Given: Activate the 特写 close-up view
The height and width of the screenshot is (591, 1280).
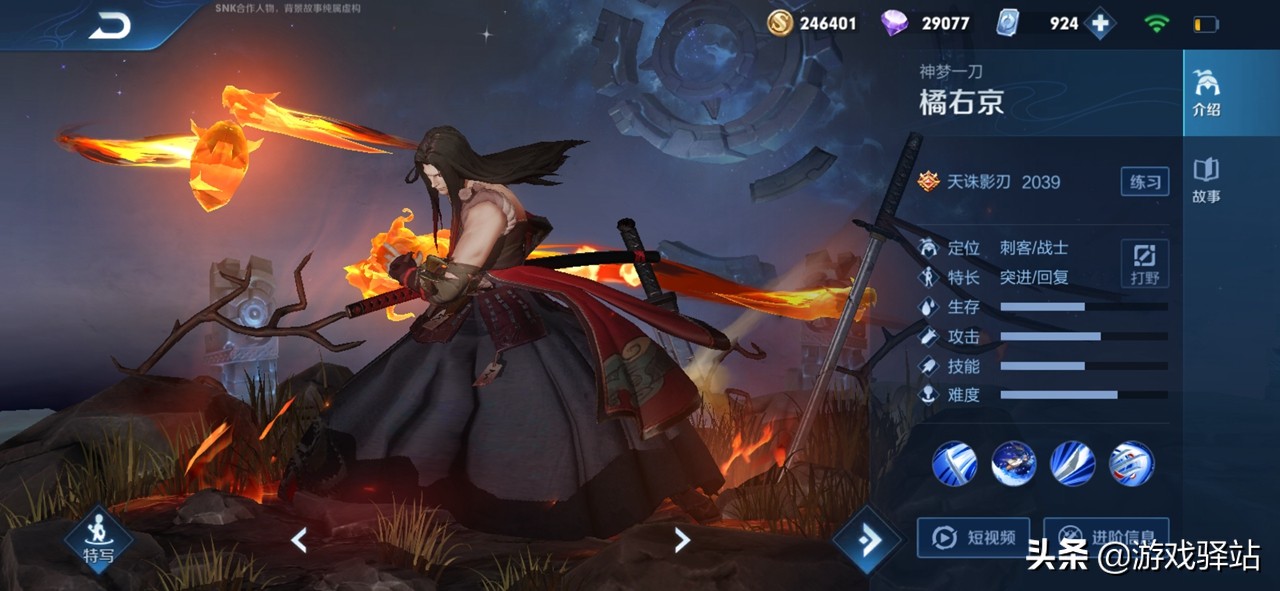Looking at the screenshot, I should (98, 538).
